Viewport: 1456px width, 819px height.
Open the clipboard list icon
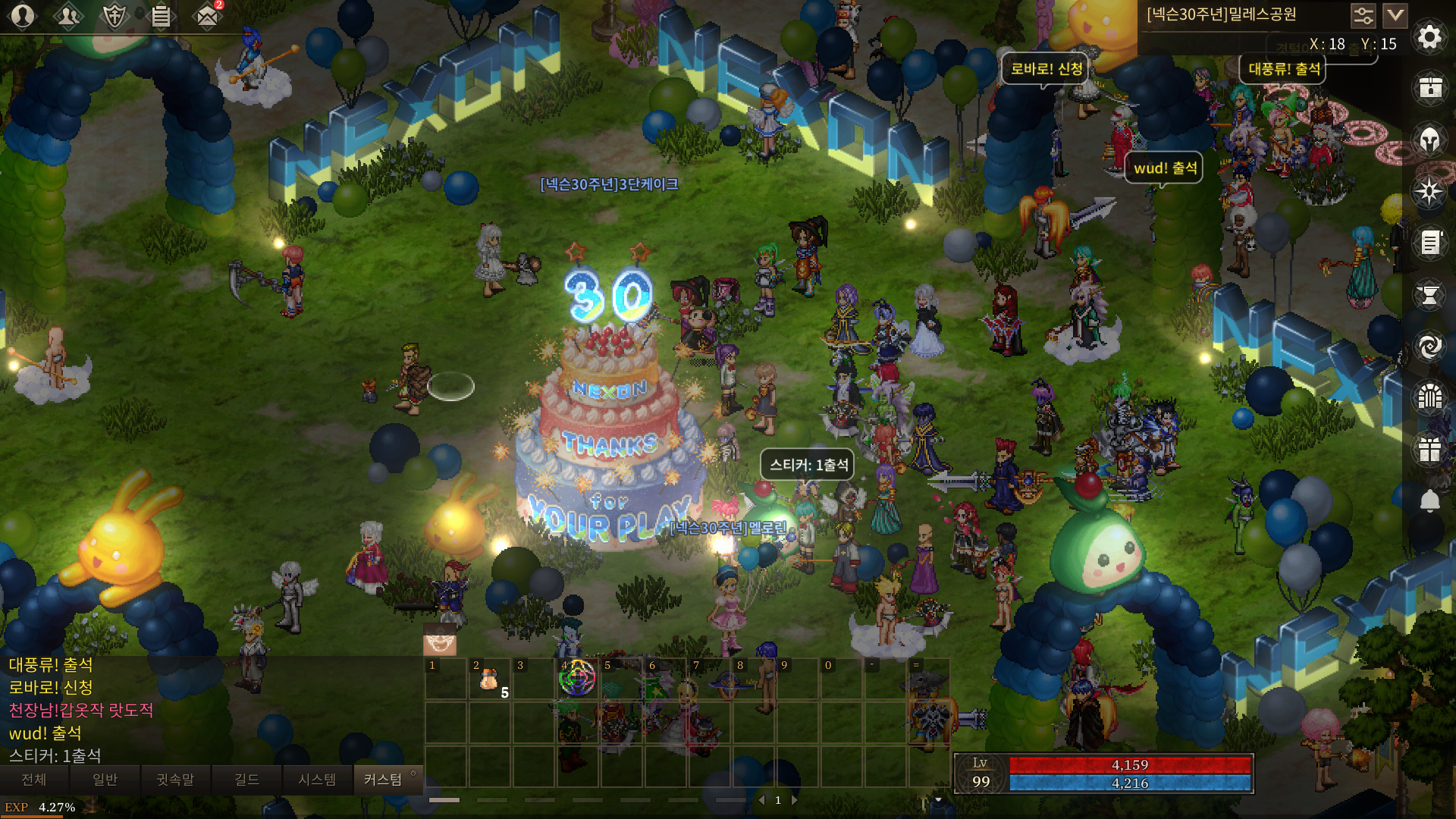click(161, 16)
